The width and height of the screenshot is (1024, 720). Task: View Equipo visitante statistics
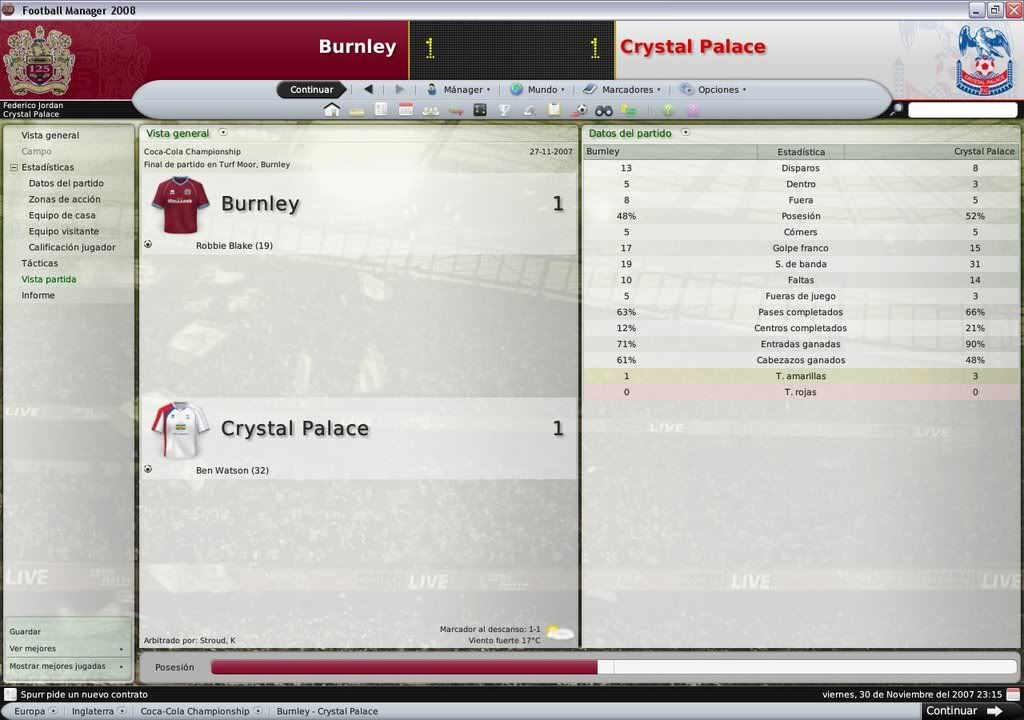[64, 231]
